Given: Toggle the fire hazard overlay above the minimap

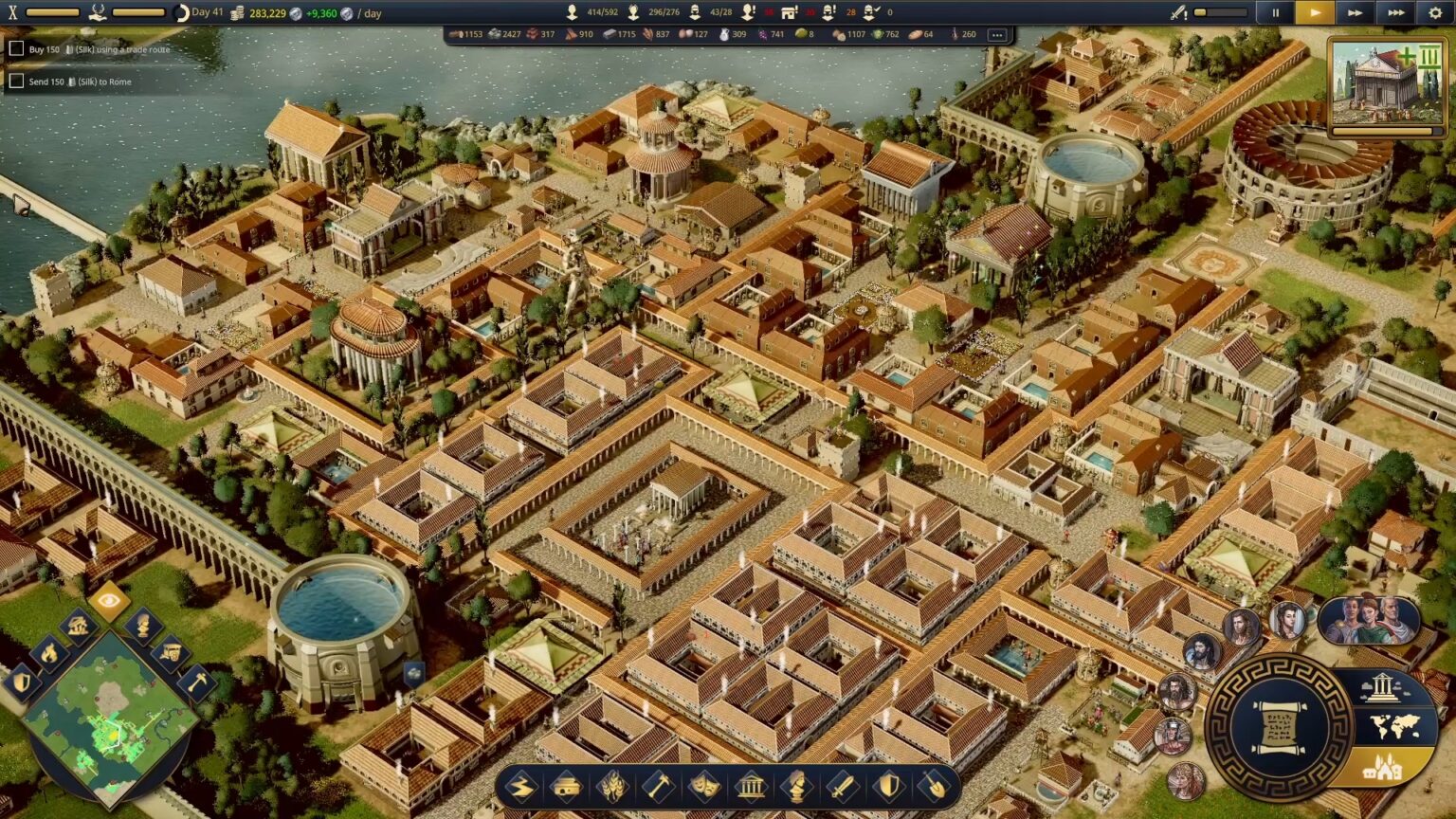Looking at the screenshot, I should point(49,653).
